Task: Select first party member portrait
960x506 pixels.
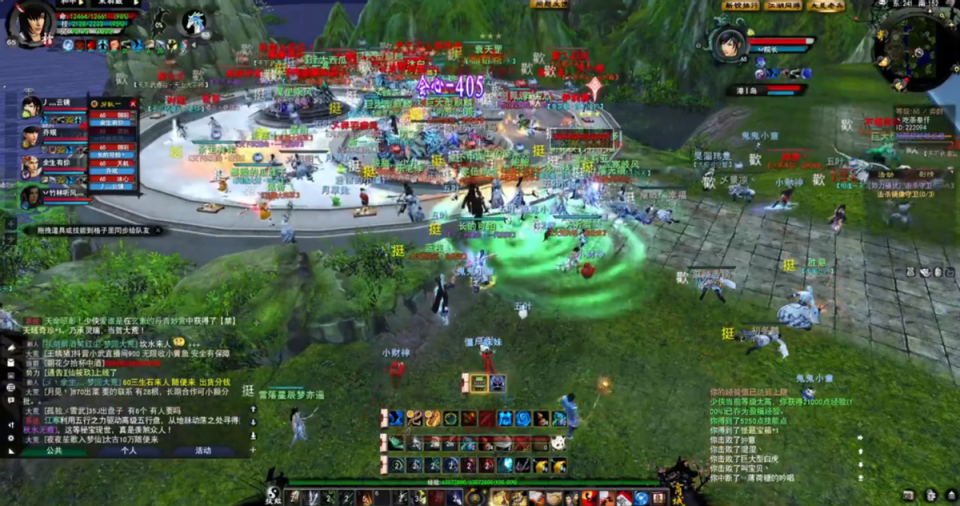Action: [31, 107]
